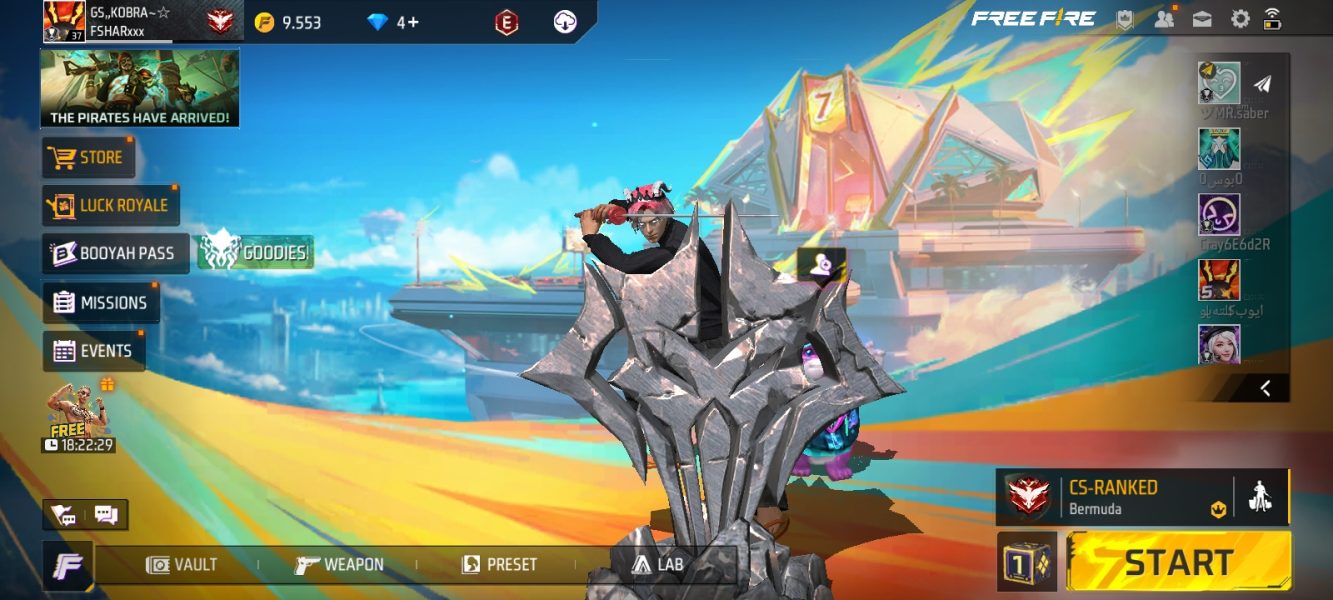Open the Store menu
Viewport: 1333px width, 600px height.
88,157
